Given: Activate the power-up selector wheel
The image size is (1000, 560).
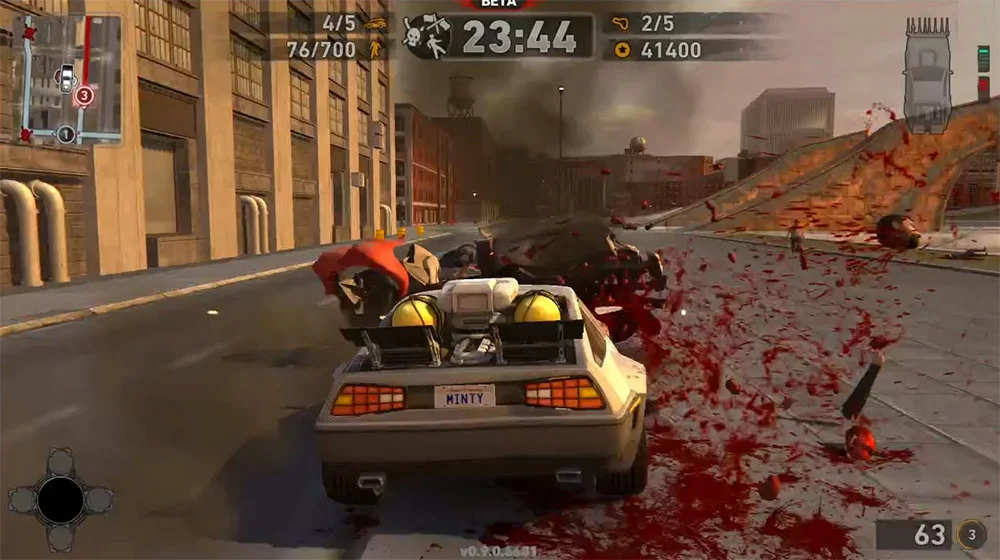Looking at the screenshot, I should 61,499.
